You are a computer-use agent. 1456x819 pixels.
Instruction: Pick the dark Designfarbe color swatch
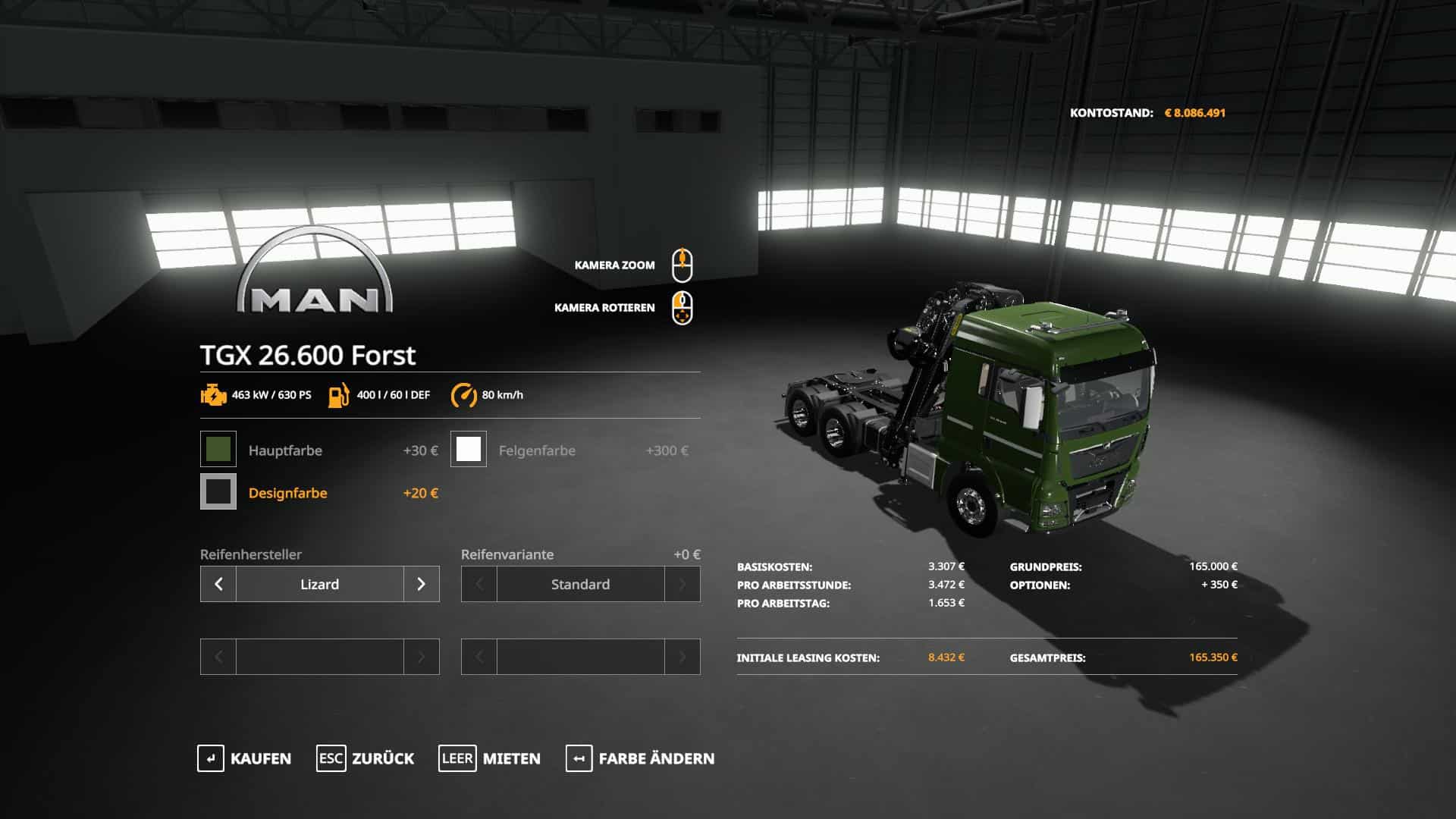(x=218, y=492)
